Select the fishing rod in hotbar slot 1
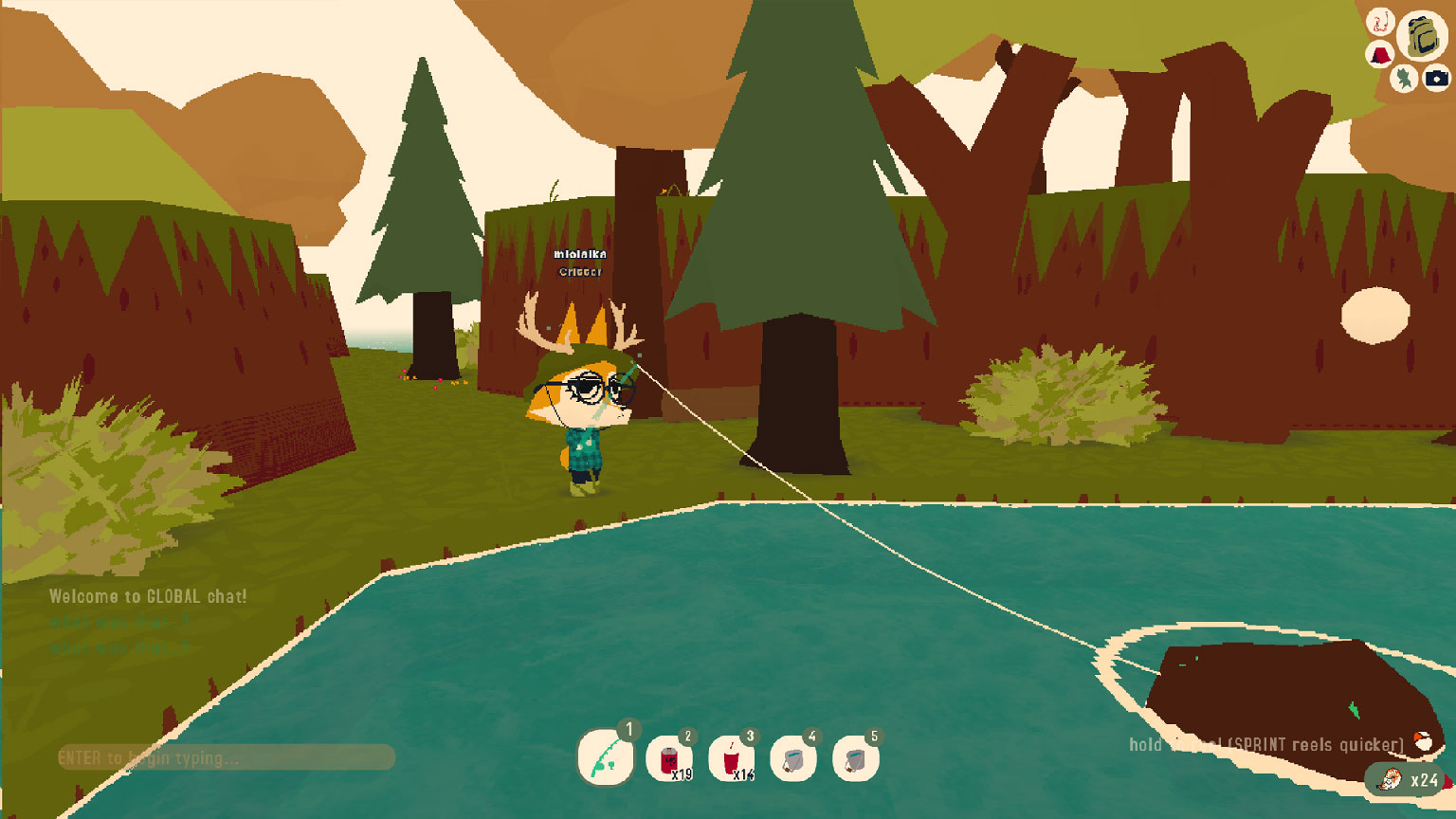The image size is (1456, 819). (606, 757)
